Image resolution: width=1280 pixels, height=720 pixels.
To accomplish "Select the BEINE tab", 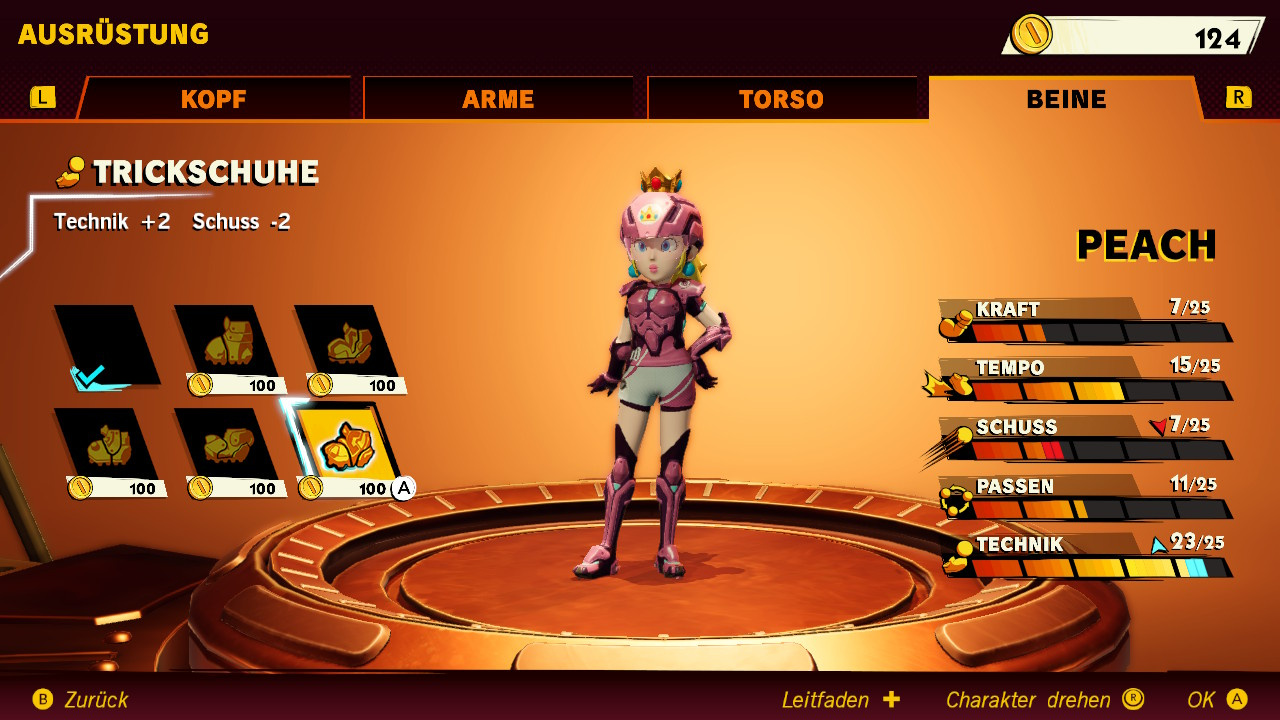I will tap(1066, 99).
